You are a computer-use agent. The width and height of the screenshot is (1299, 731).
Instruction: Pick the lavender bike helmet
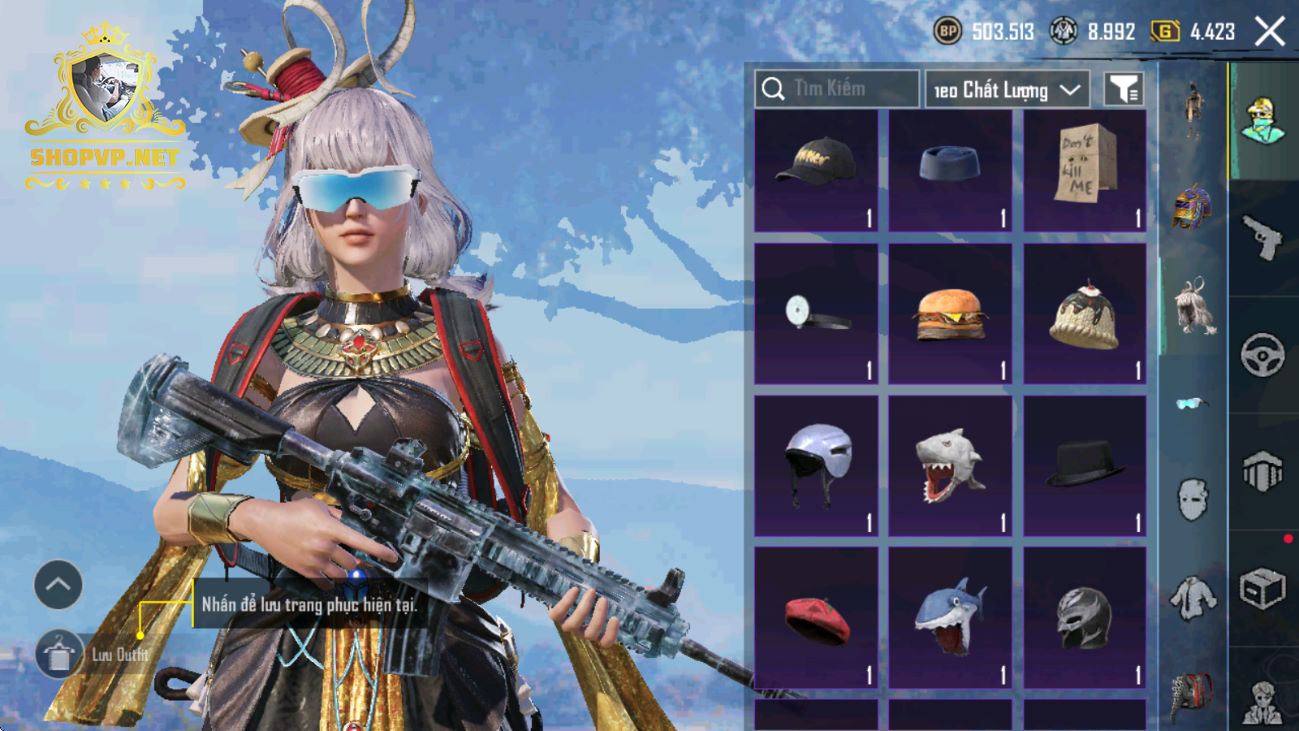(x=816, y=466)
